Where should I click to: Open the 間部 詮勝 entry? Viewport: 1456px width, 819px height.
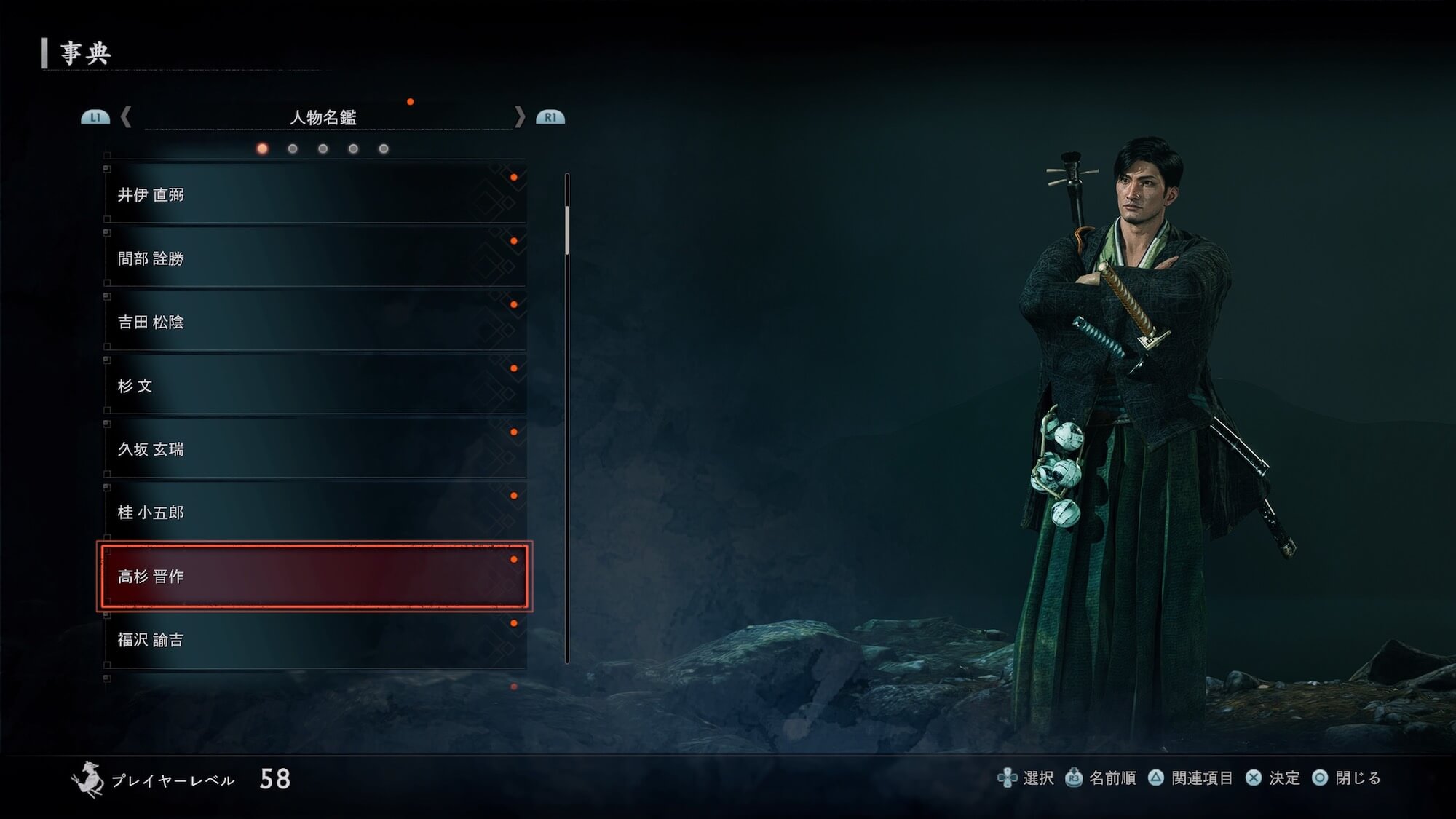pyautogui.click(x=314, y=258)
